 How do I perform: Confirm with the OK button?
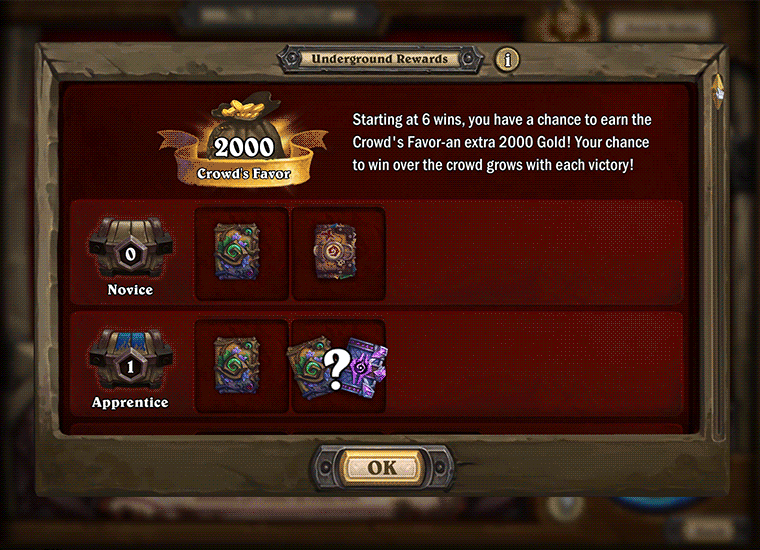pyautogui.click(x=381, y=467)
